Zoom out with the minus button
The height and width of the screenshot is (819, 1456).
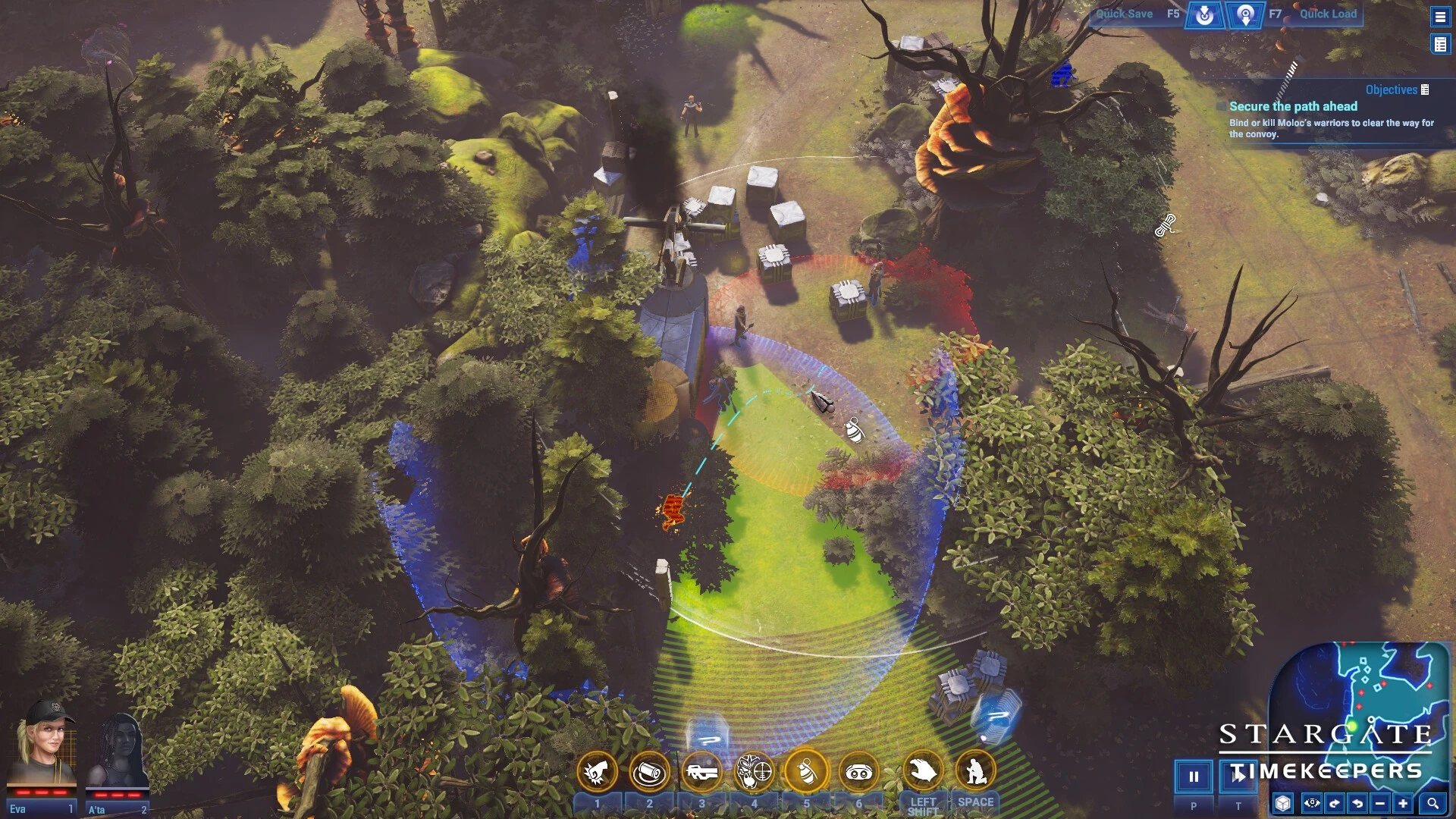[x=1380, y=803]
